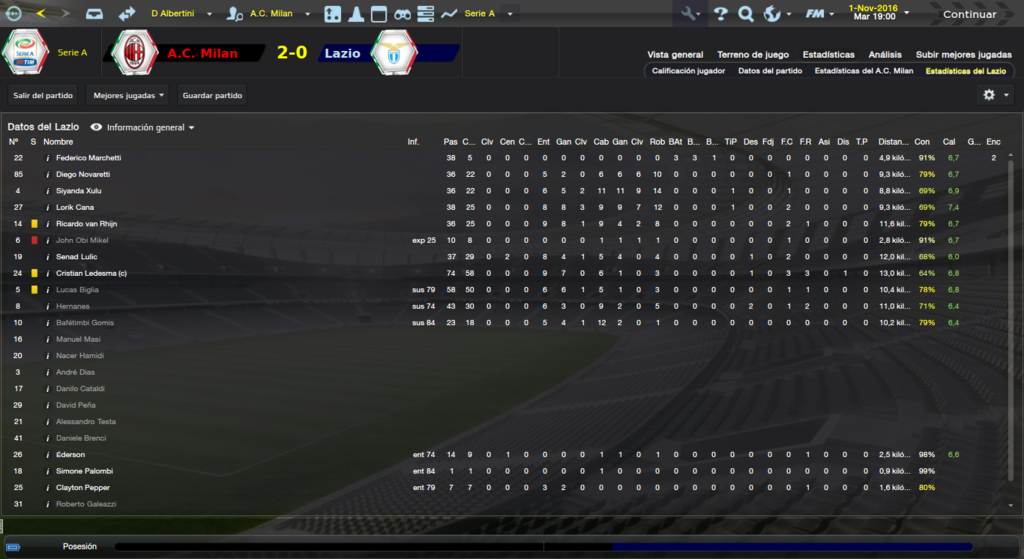Screen dimensions: 1024x559
Task: Switch to Calificación jugador subtab
Action: click(688, 71)
